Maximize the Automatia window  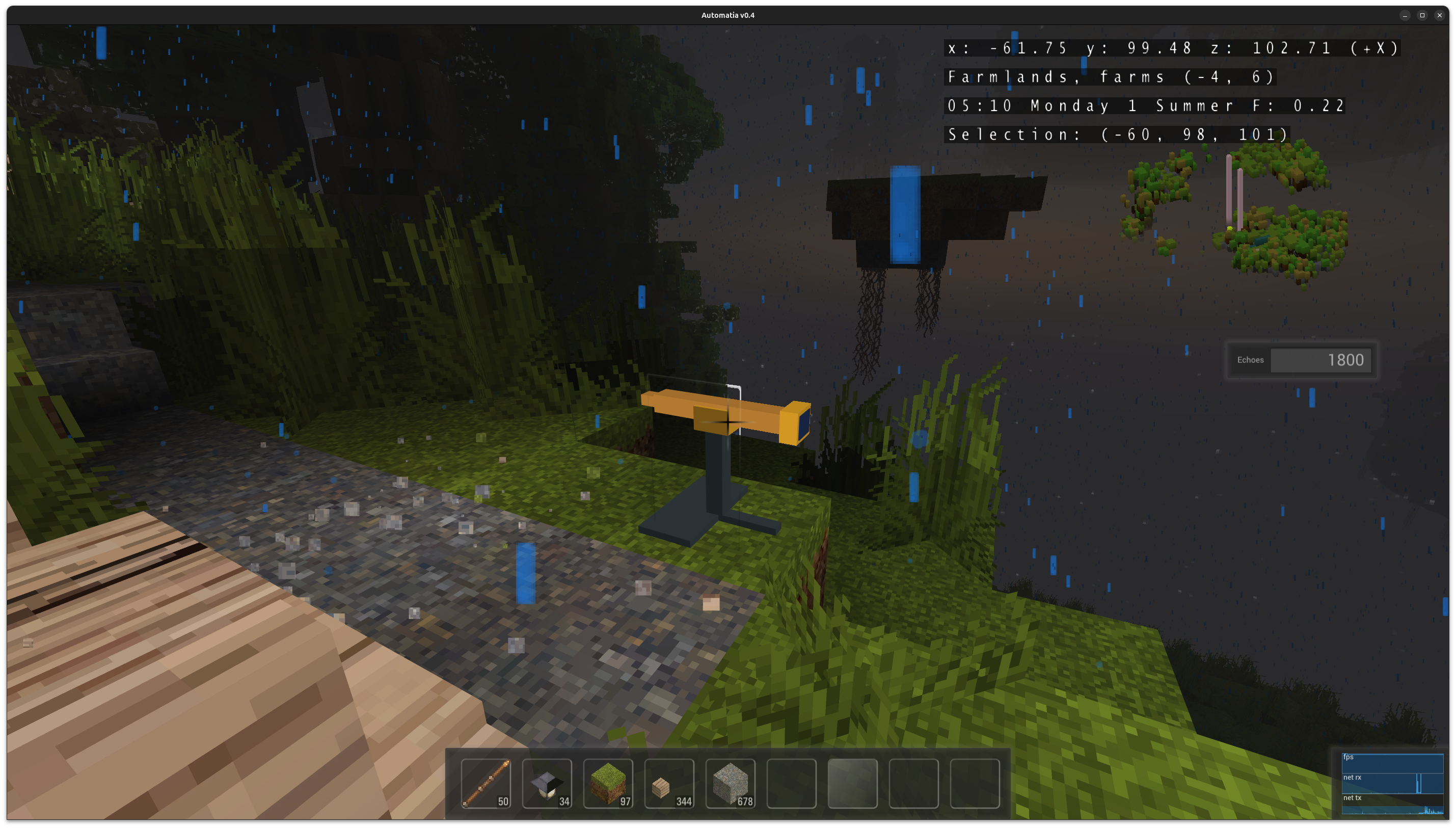point(1422,15)
